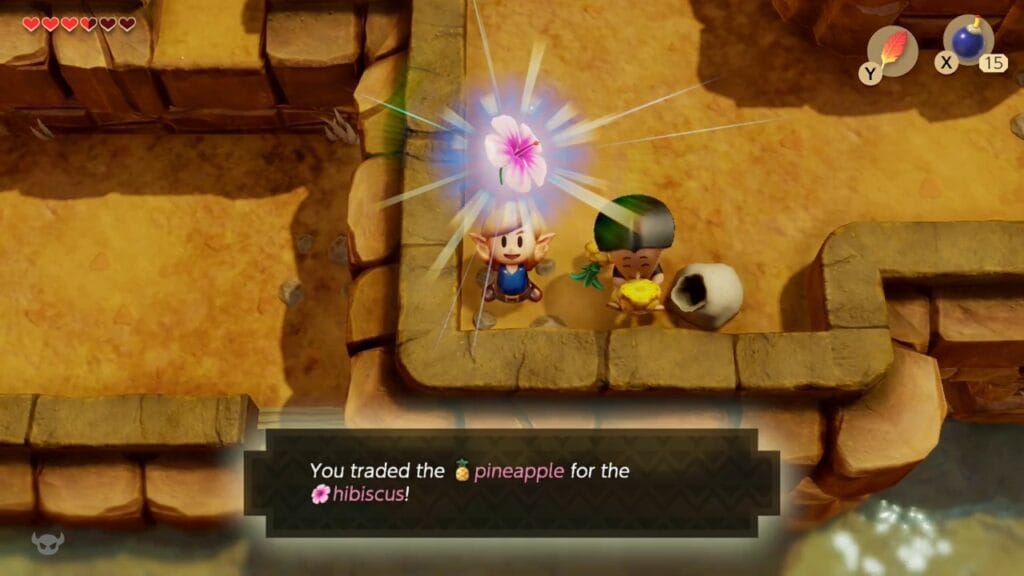Click the pineapple trade dialogue box
Screen dimensions: 1024x576
(x=512, y=482)
